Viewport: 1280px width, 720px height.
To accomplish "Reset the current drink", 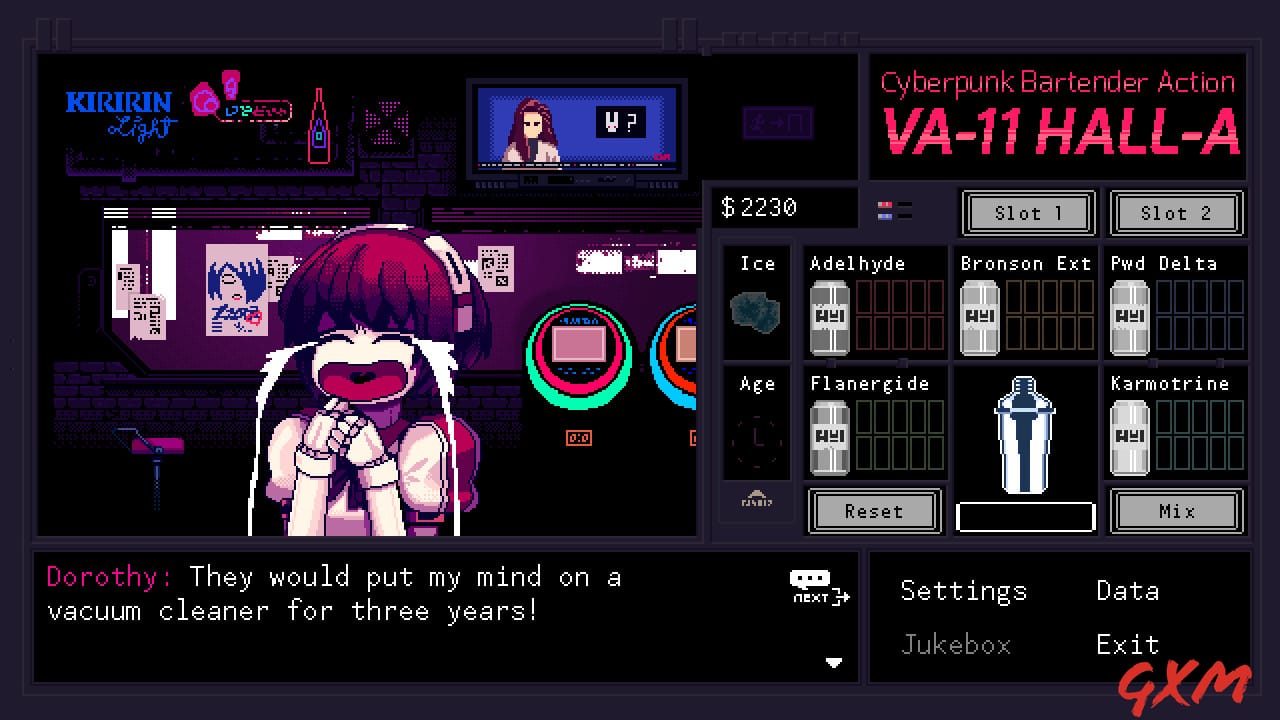I will (874, 511).
